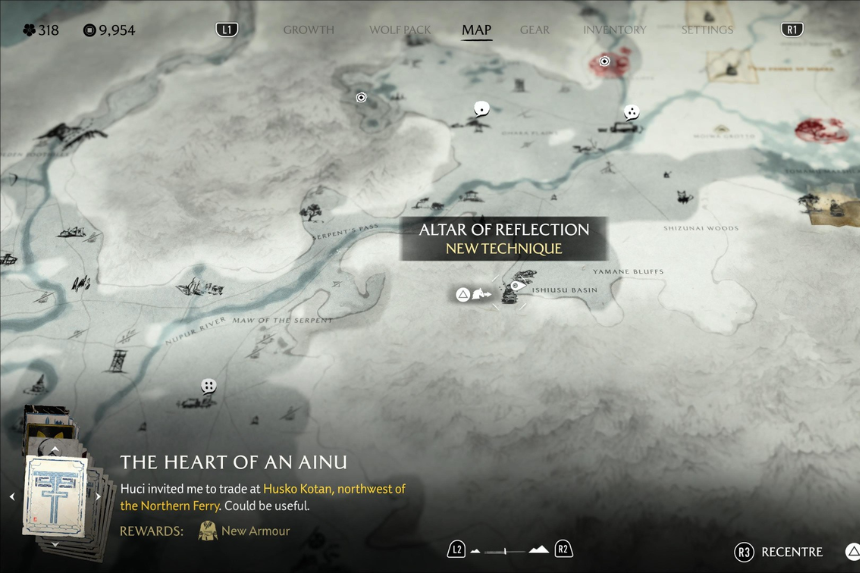The width and height of the screenshot is (860, 573).
Task: Switch to the Growth tab
Action: pos(308,30)
